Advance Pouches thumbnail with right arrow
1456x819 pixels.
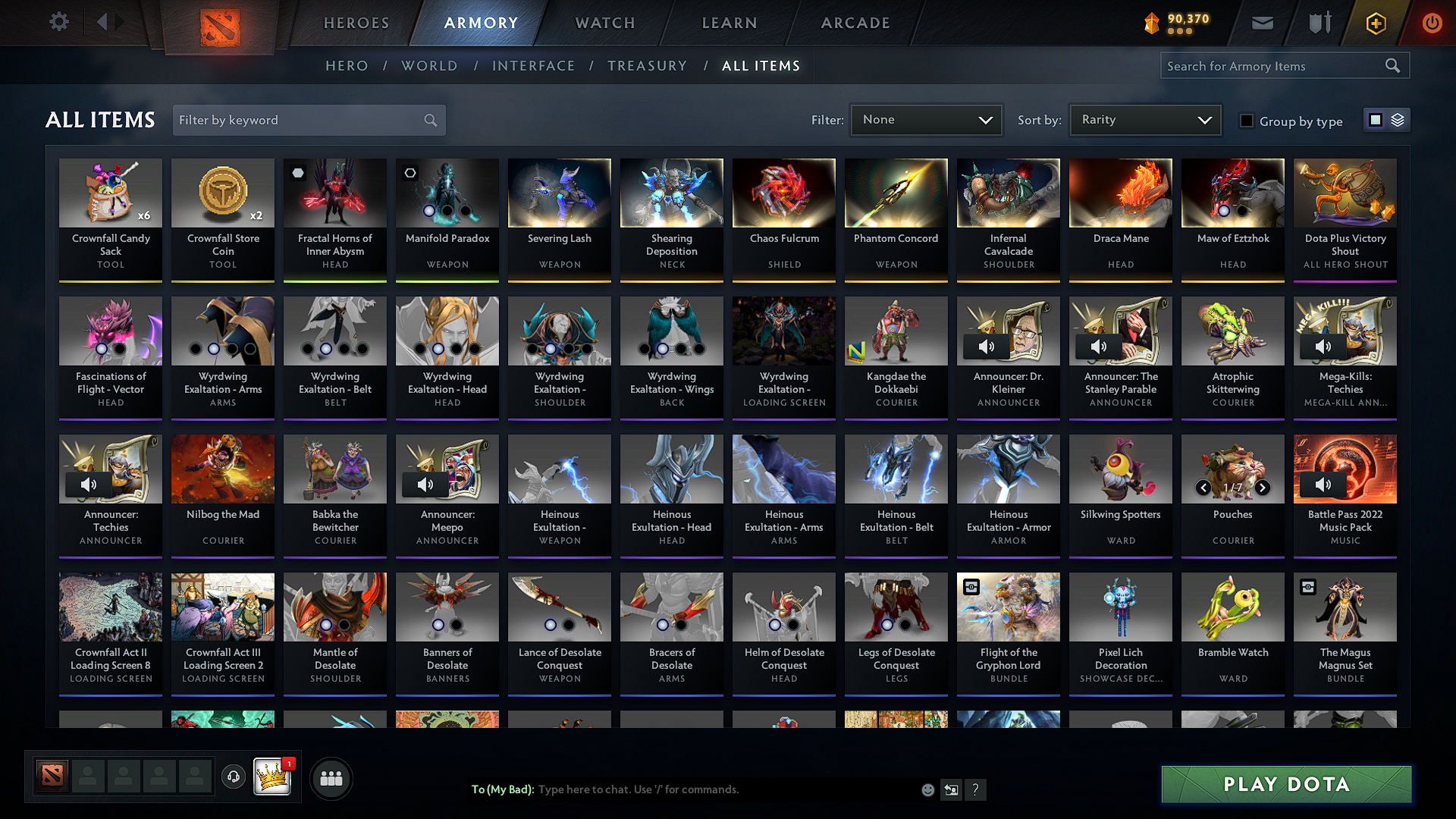1263,489
